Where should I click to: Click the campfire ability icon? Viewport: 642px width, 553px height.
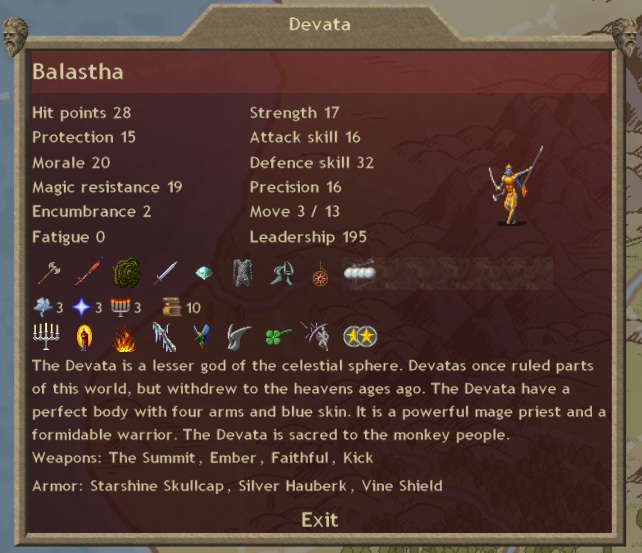(x=123, y=337)
